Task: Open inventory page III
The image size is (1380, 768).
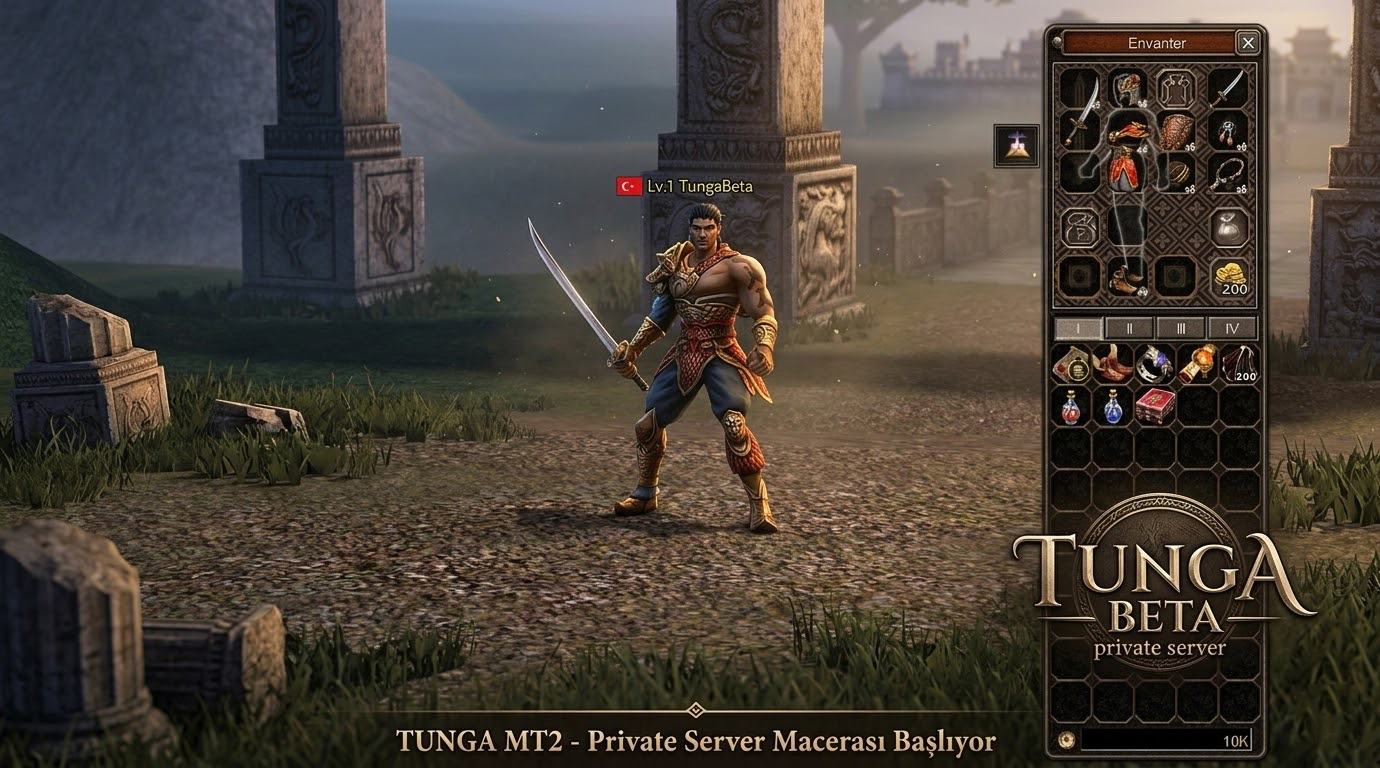Action: (x=1181, y=328)
